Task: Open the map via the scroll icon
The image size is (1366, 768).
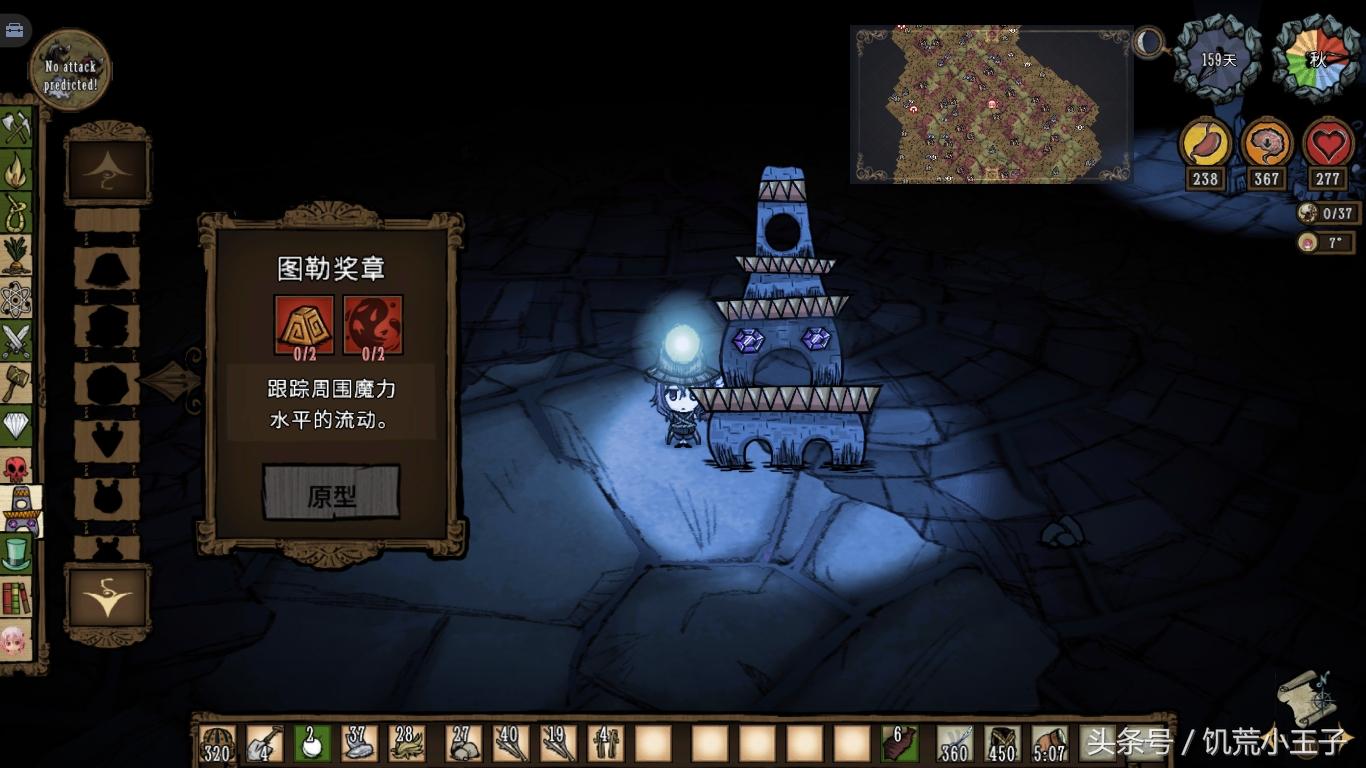Action: [1306, 696]
